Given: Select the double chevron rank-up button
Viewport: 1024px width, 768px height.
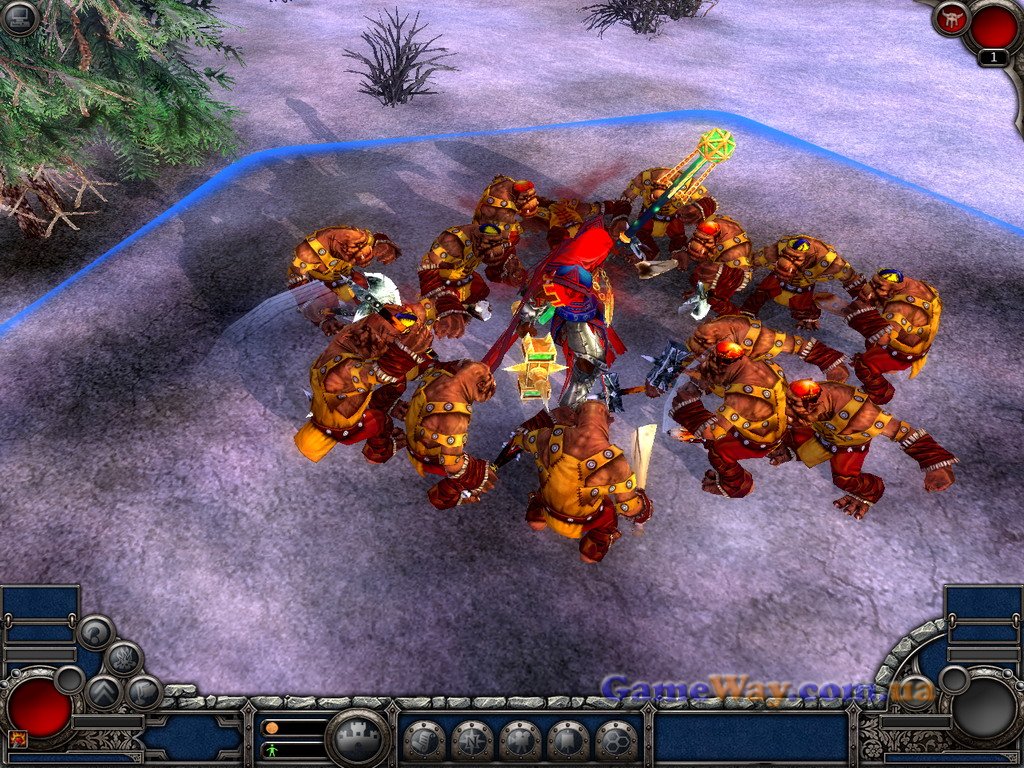Looking at the screenshot, I should [104, 692].
